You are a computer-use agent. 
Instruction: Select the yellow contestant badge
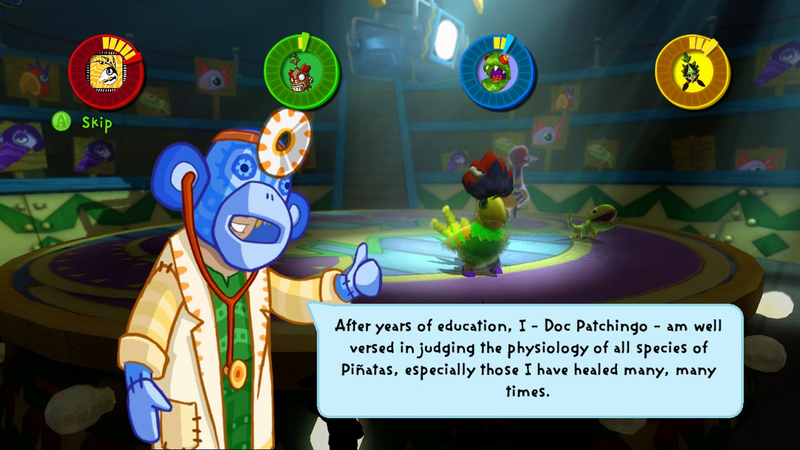(692, 70)
